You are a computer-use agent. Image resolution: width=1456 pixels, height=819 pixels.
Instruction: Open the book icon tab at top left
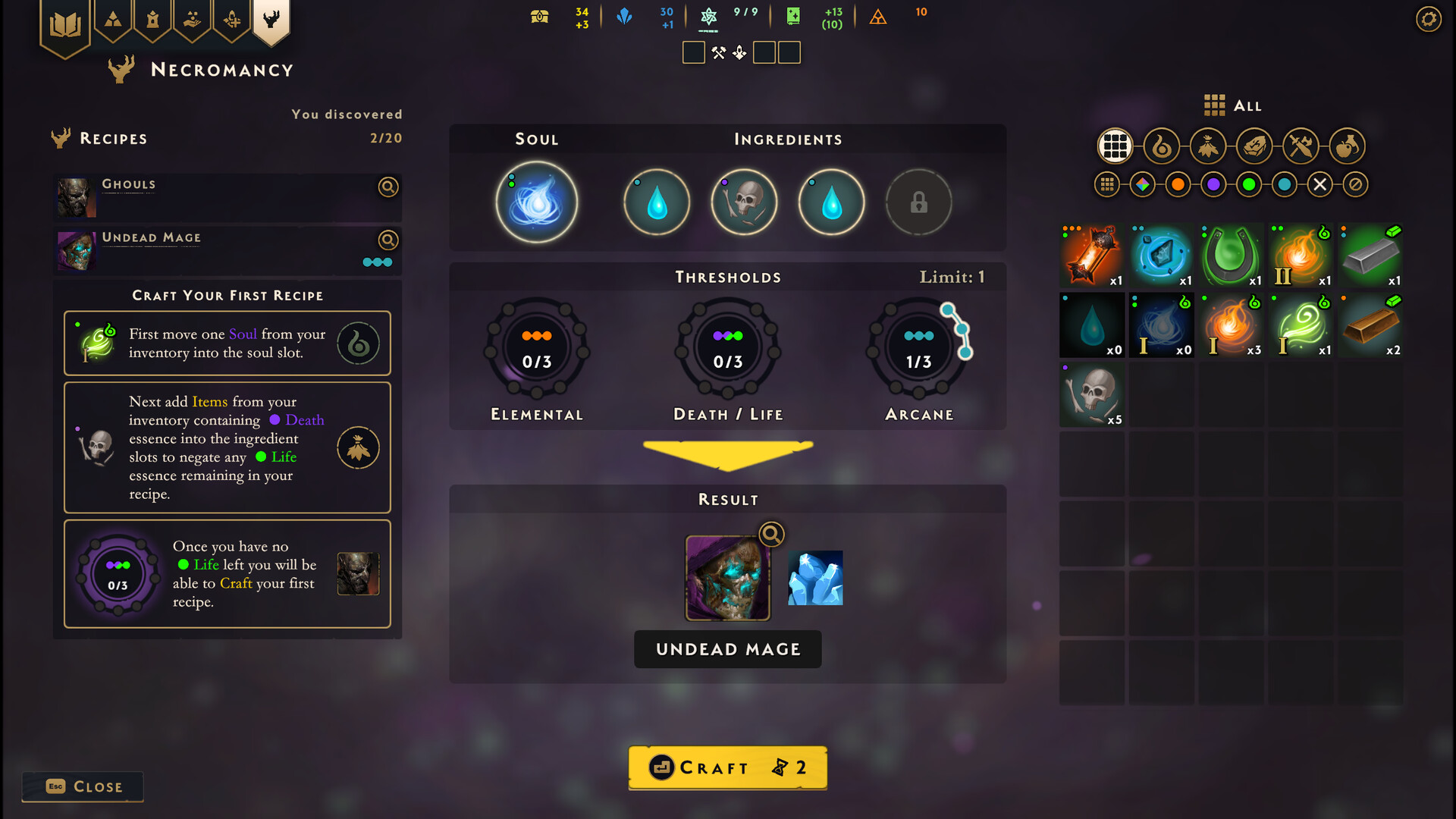(67, 21)
